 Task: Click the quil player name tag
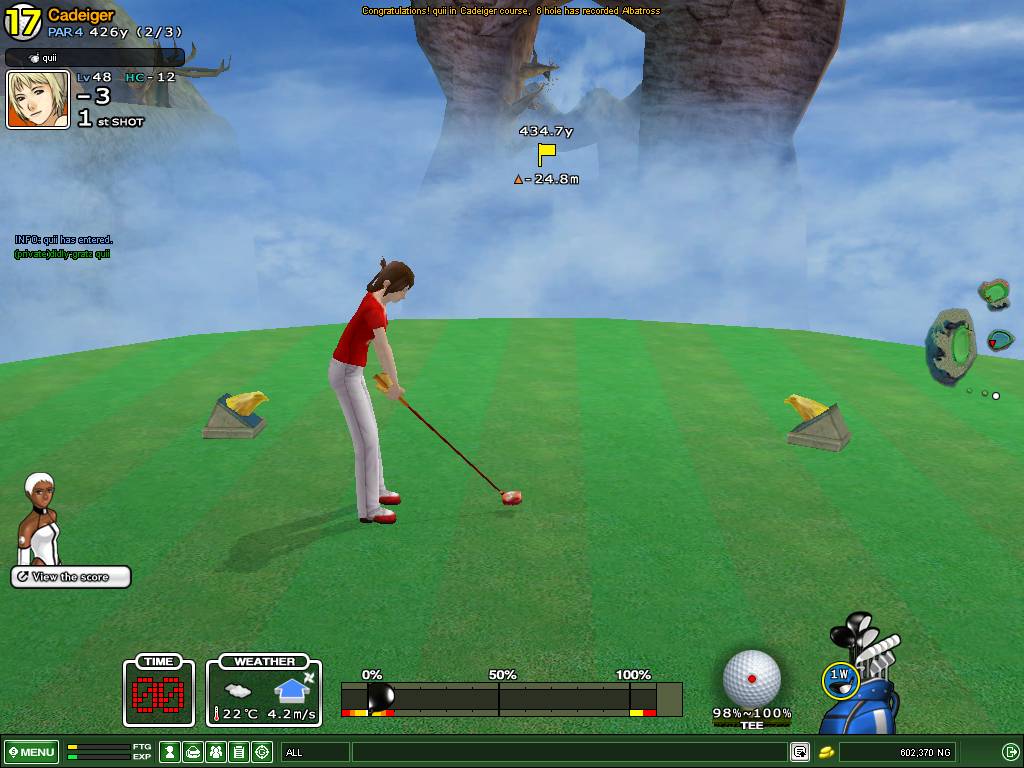point(95,58)
